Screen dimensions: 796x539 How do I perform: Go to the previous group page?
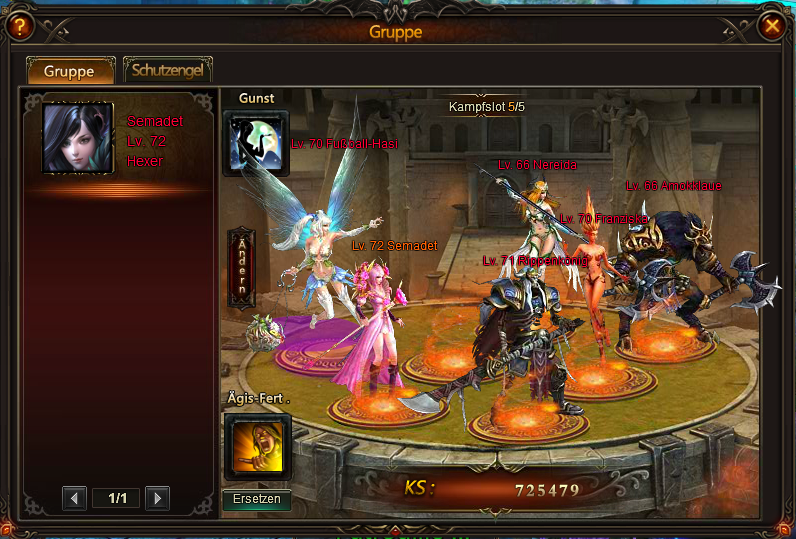[x=74, y=498]
